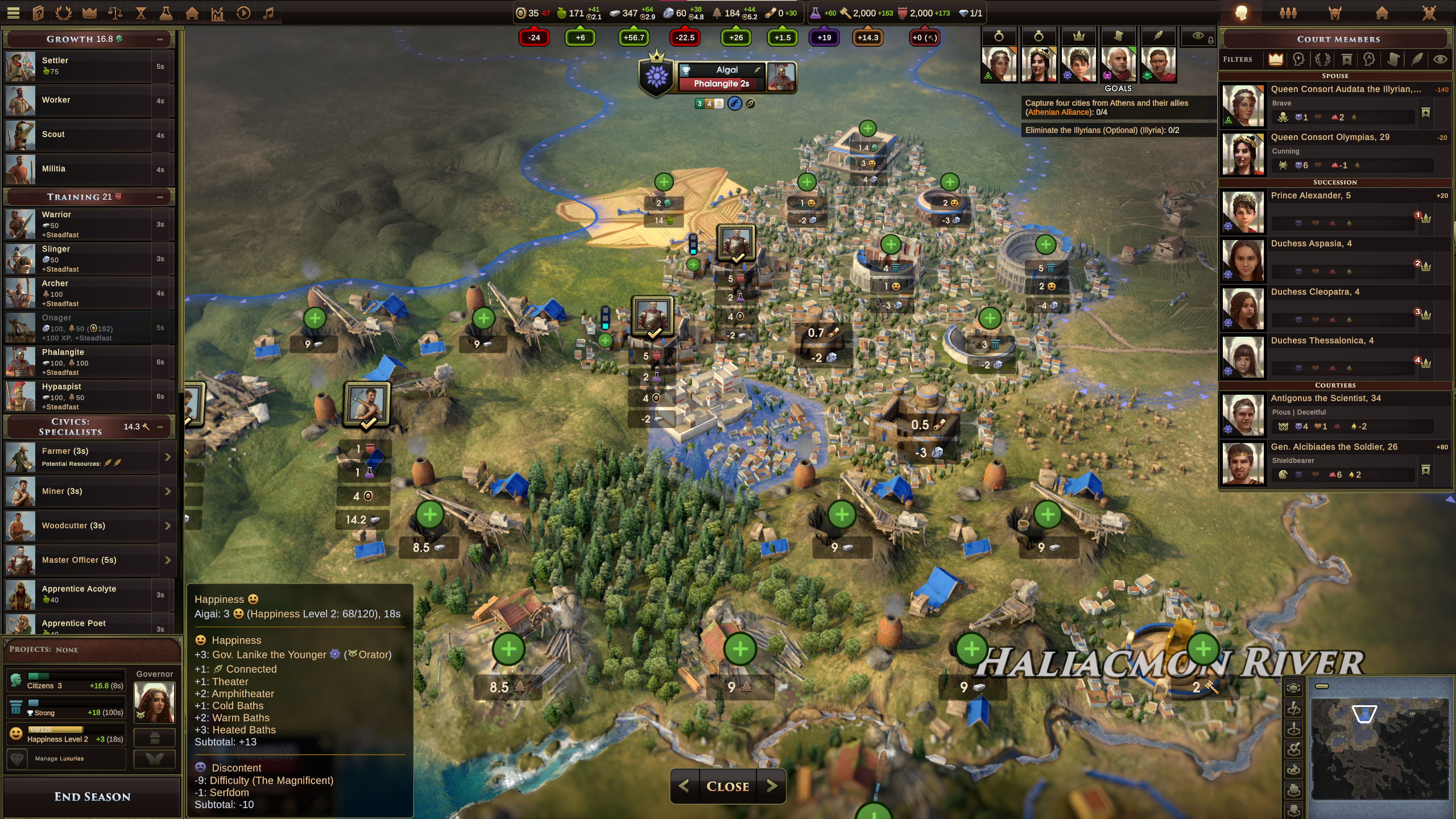Open the Manage Luxuries button
Viewport: 1456px width, 819px height.
[66, 759]
